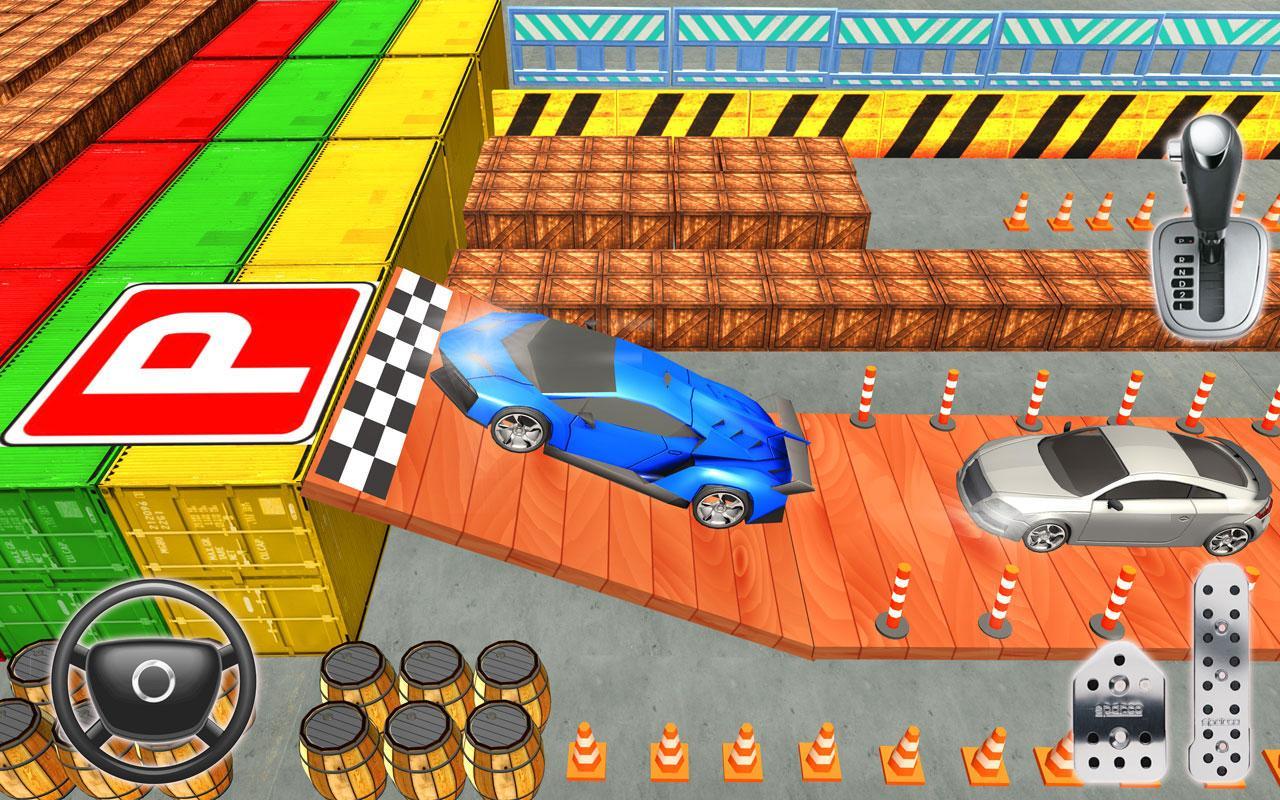Select the P position on the gear shifter

[x=1183, y=240]
